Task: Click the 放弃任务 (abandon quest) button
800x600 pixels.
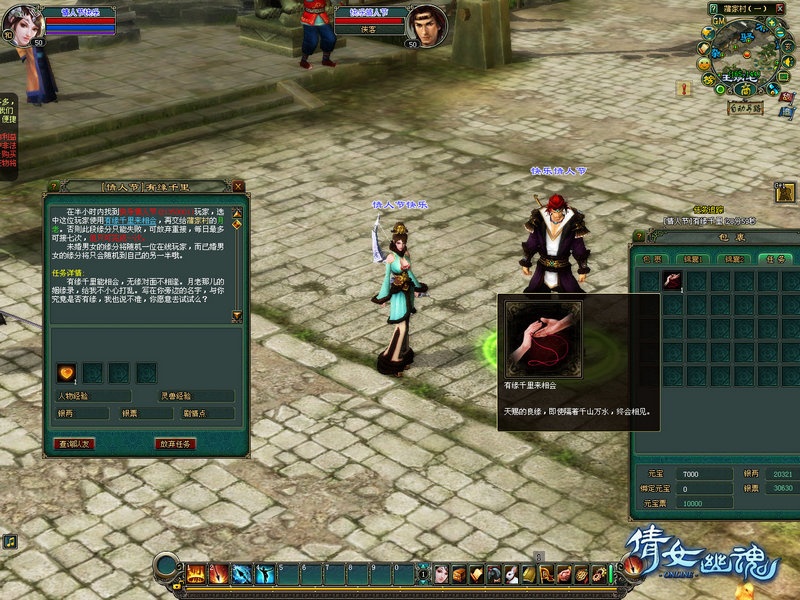Action: [x=174, y=443]
